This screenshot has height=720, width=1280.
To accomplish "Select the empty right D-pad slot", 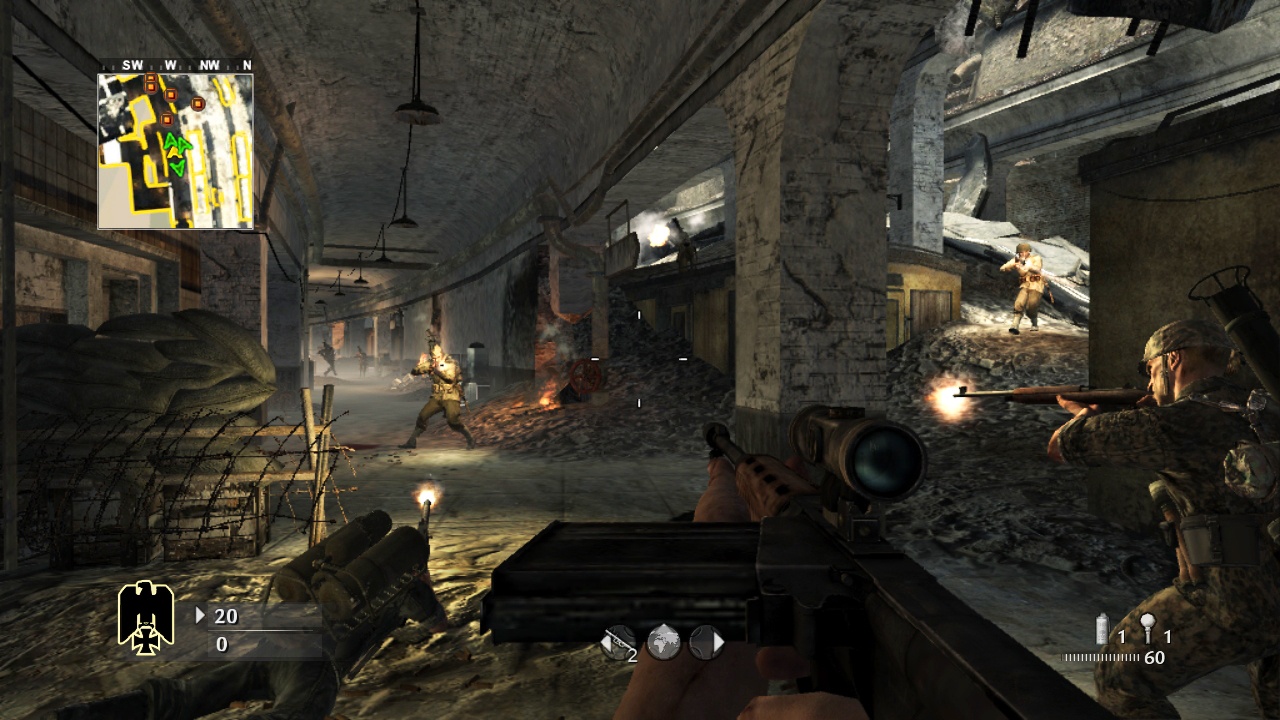I will click(706, 641).
